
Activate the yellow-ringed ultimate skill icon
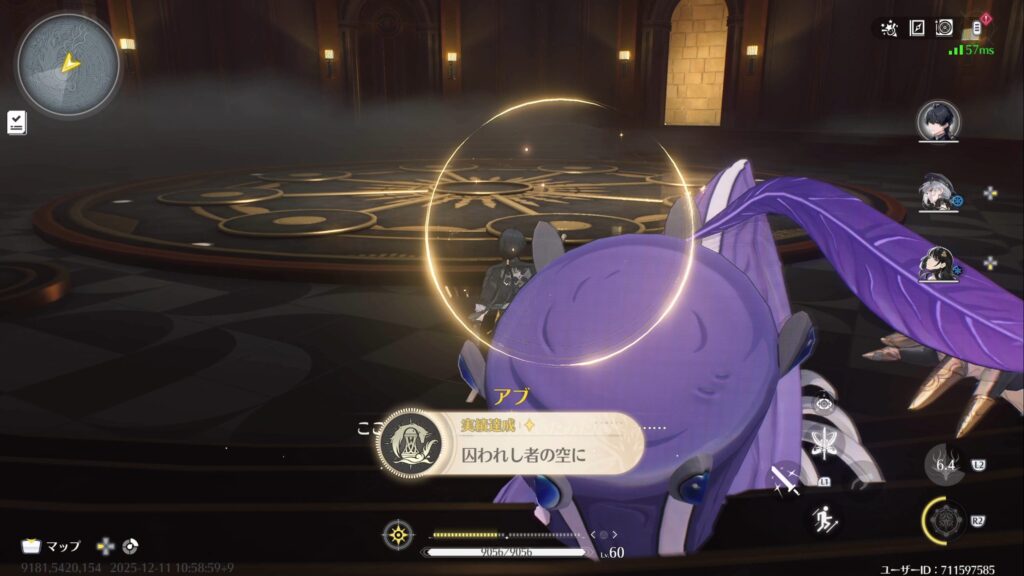945,520
